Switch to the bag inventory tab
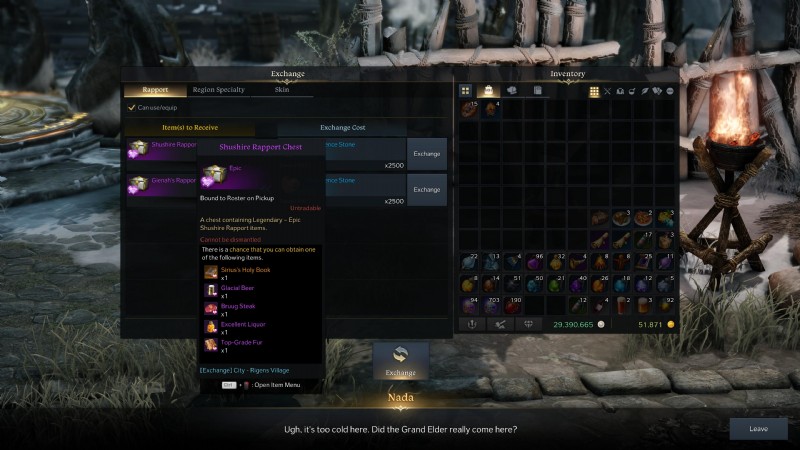The image size is (800, 450). click(x=489, y=91)
